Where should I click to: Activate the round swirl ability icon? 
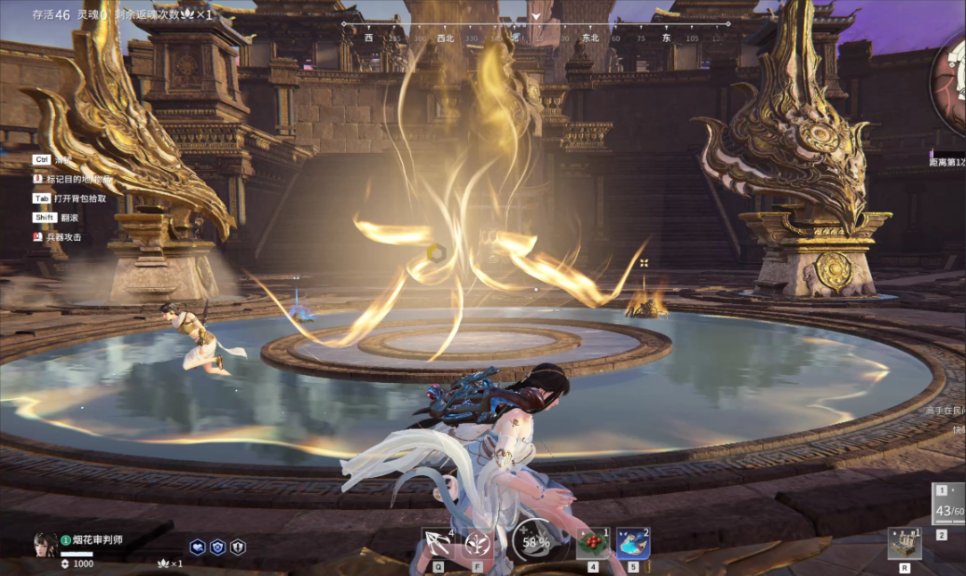(x=477, y=543)
